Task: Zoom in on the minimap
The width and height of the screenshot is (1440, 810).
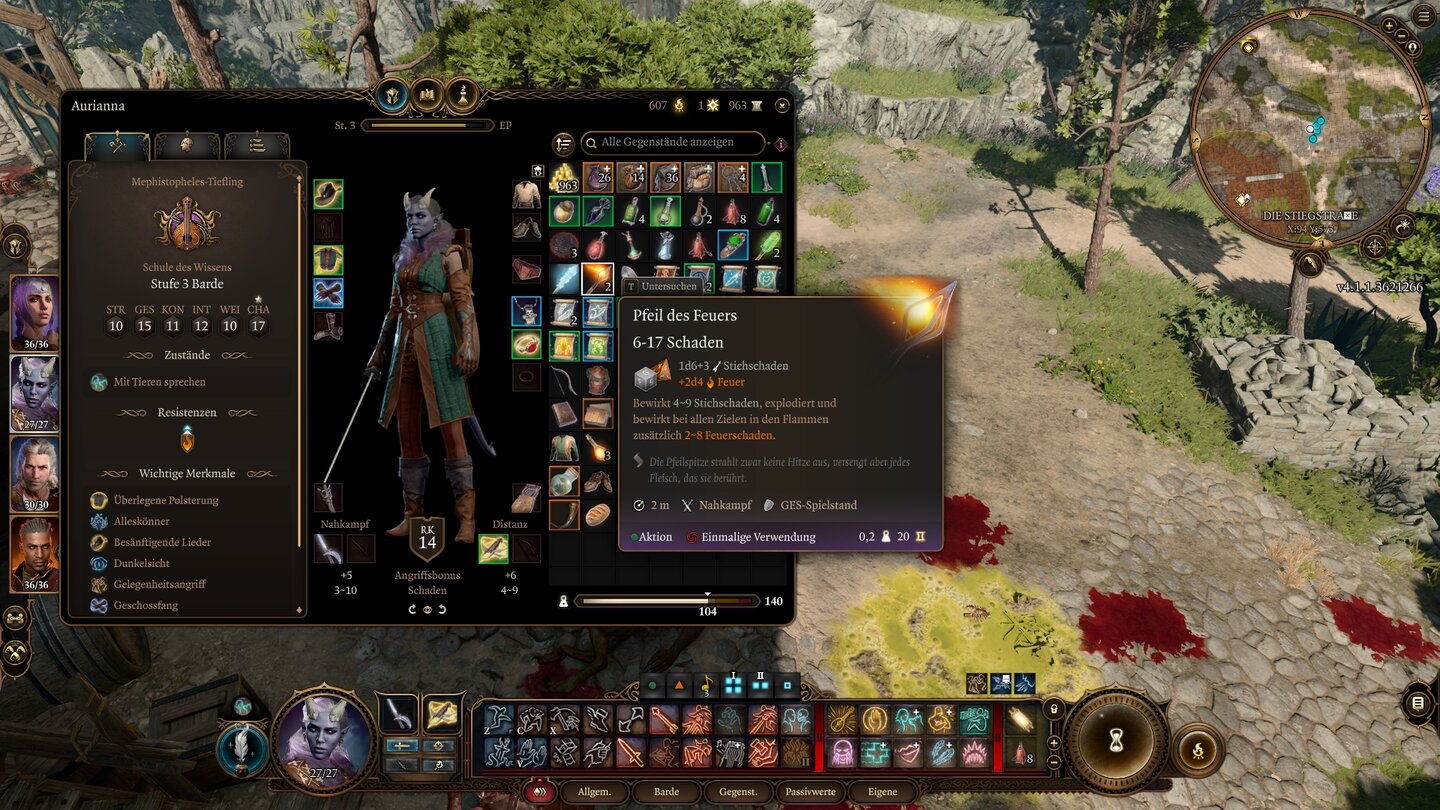Action: [x=1390, y=24]
